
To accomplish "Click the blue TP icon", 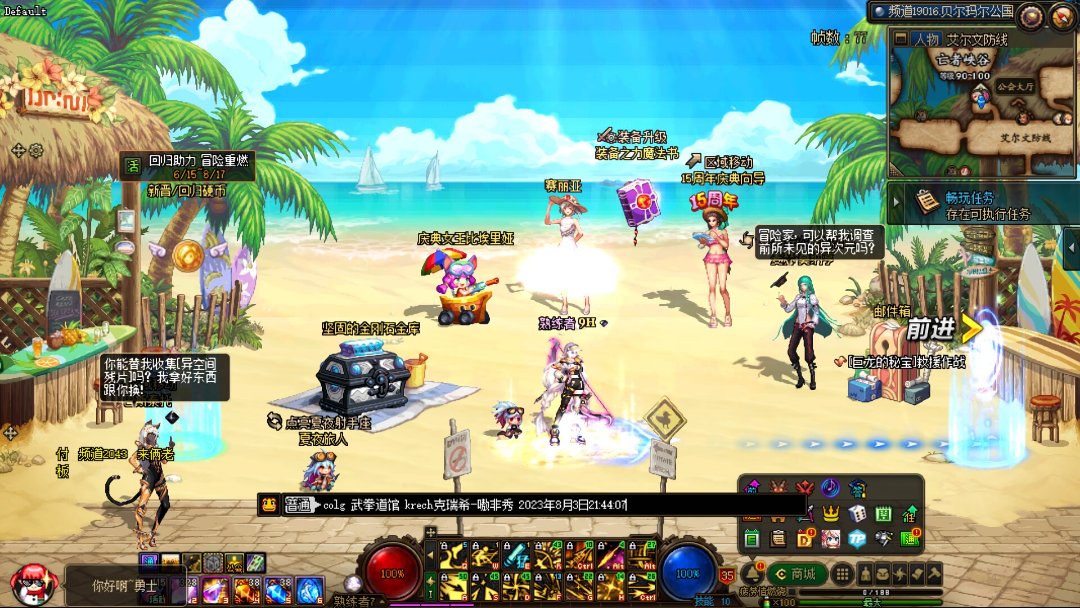I will tap(857, 539).
